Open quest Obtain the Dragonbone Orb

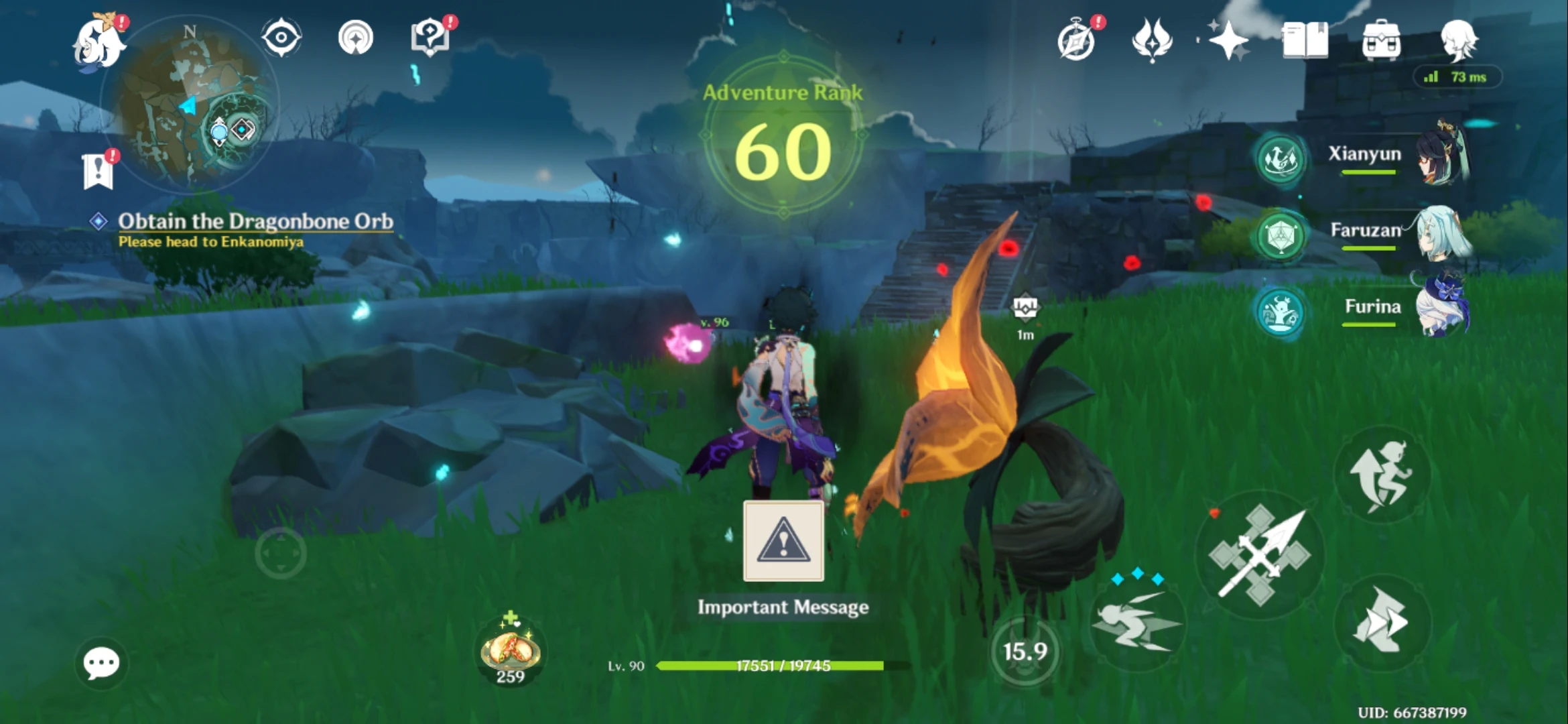pyautogui.click(x=257, y=221)
